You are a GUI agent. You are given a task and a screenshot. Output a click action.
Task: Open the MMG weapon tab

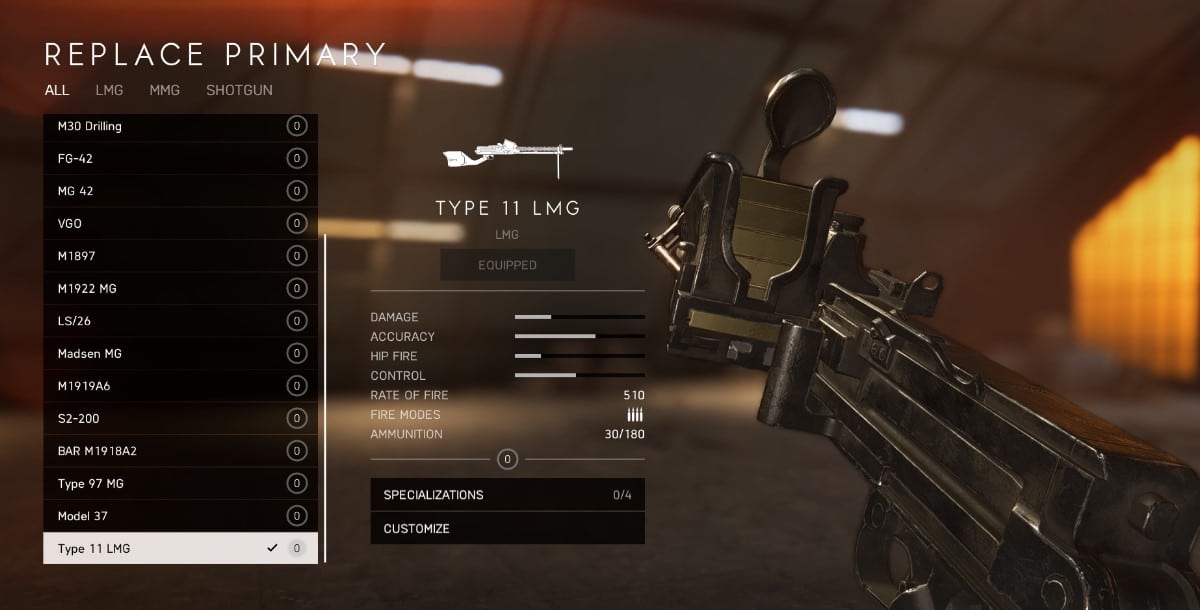pos(164,90)
